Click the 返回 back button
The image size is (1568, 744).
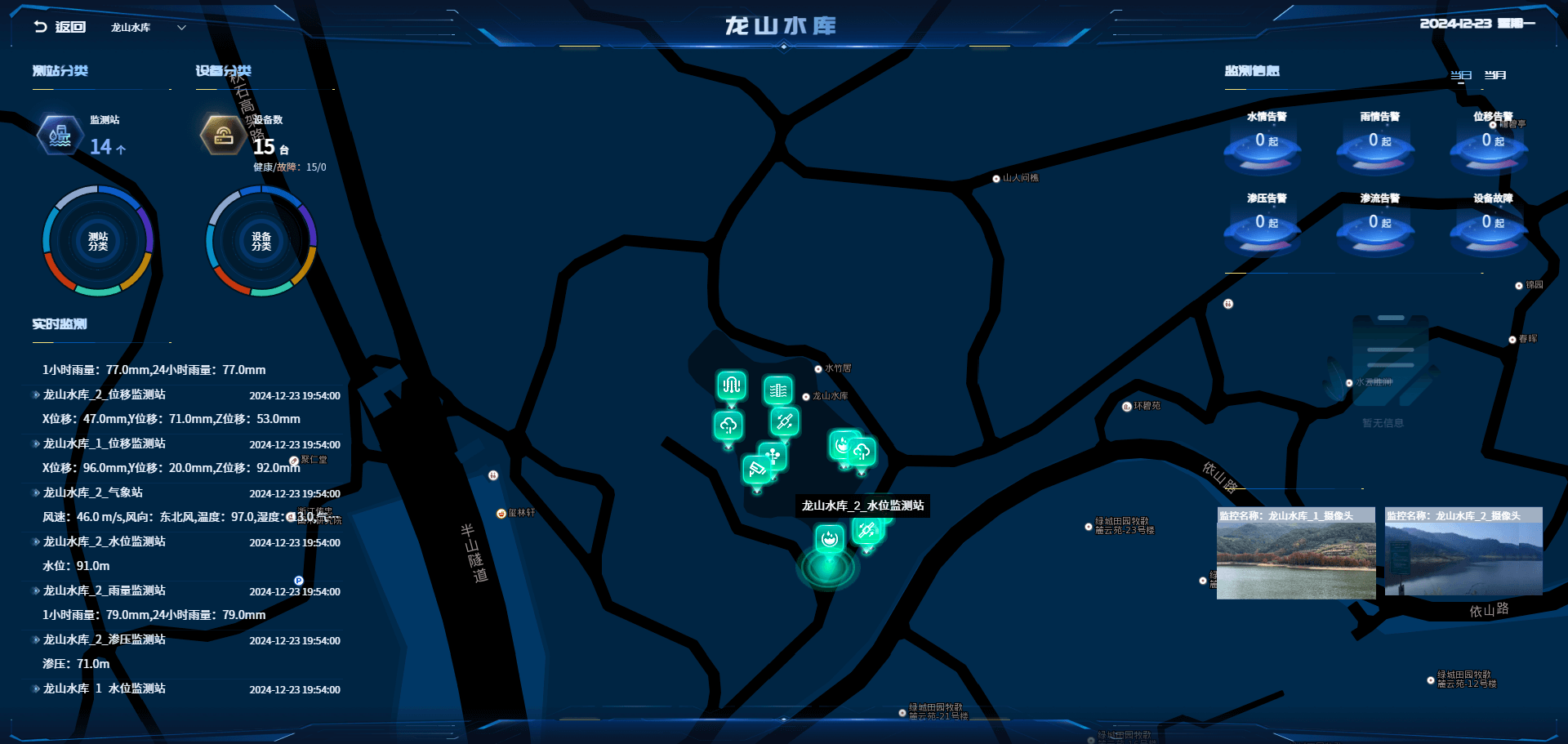click(60, 27)
